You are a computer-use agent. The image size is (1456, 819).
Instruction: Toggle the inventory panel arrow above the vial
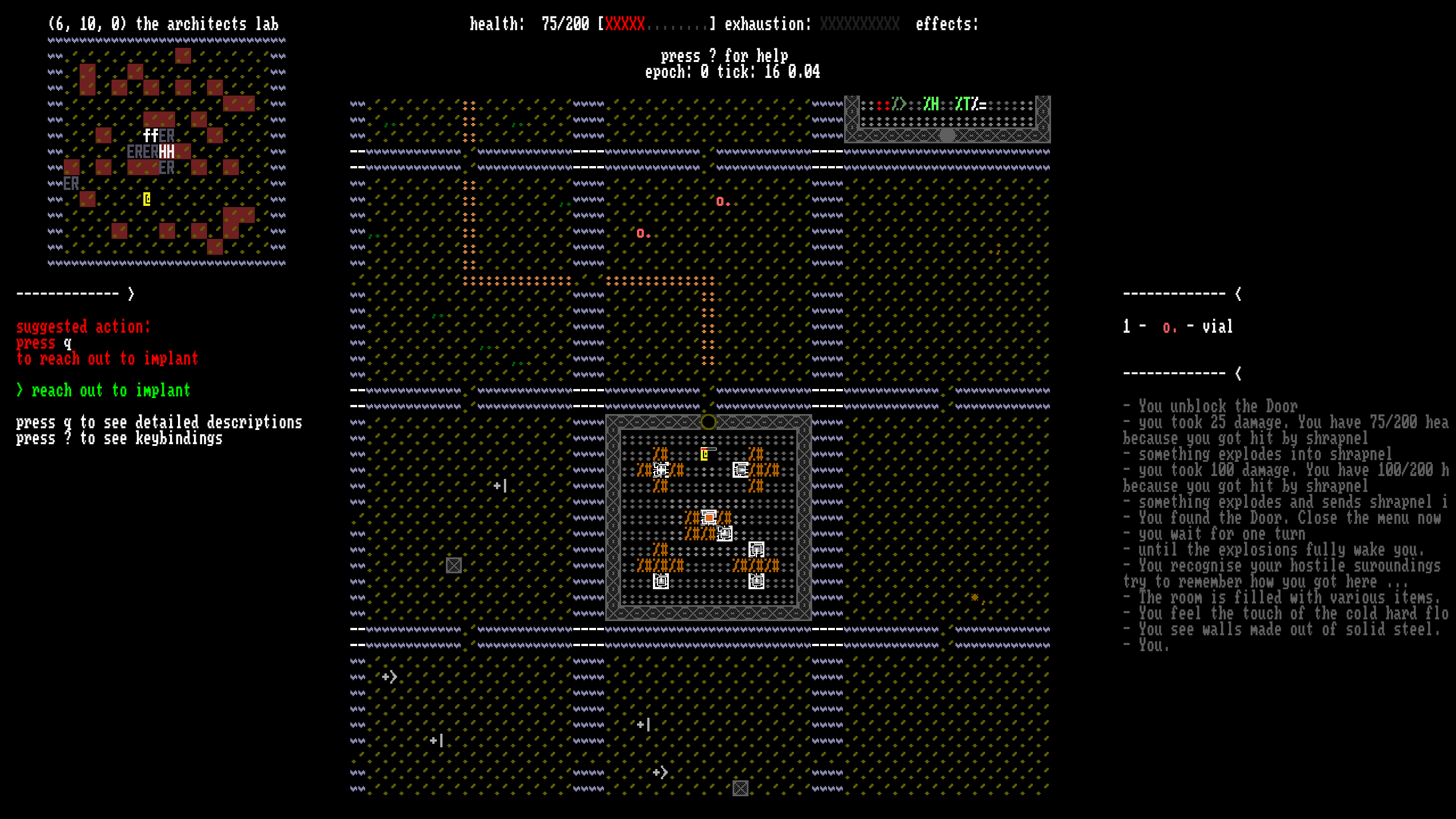(x=1238, y=294)
